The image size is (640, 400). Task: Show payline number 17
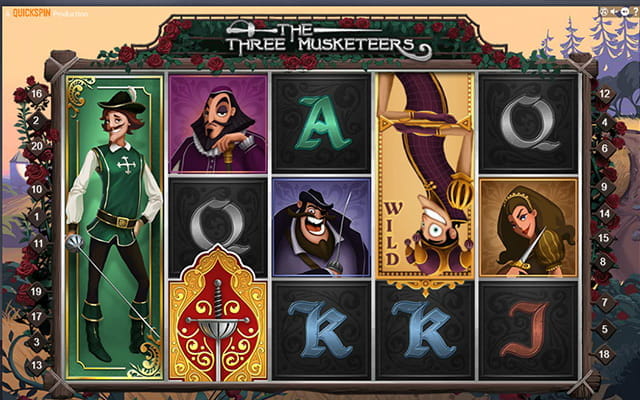(36, 316)
